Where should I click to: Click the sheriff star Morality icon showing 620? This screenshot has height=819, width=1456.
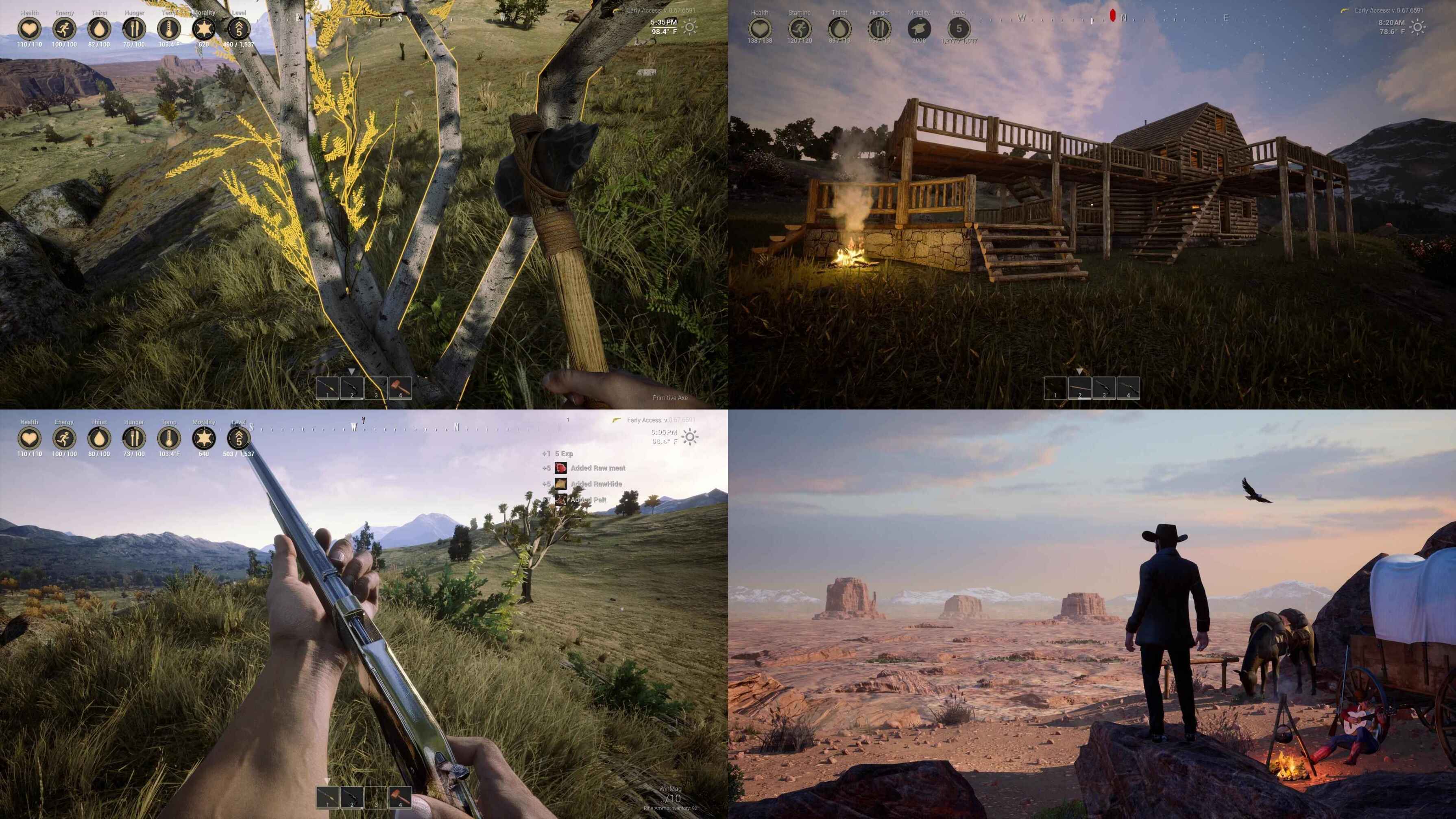[x=203, y=28]
